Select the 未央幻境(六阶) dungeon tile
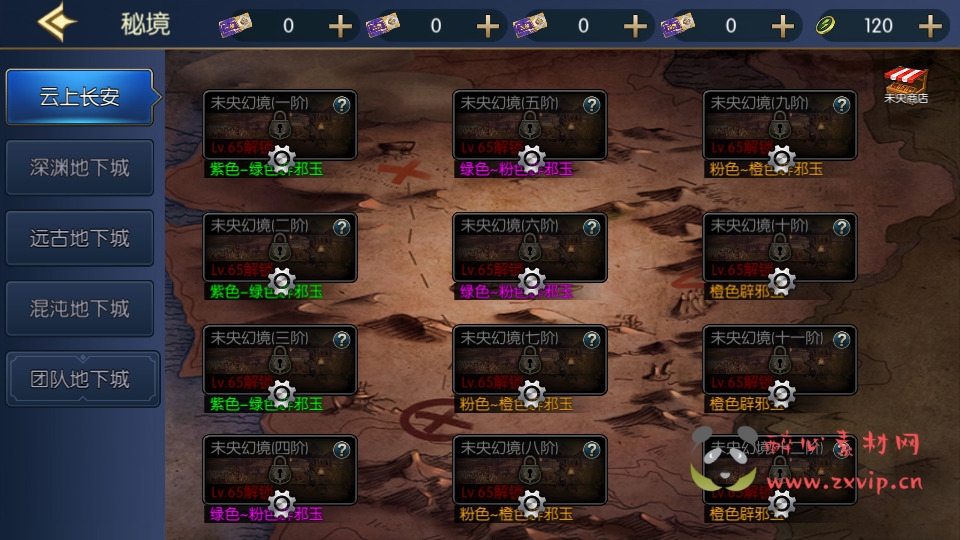Viewport: 960px width, 540px height. 530,247
